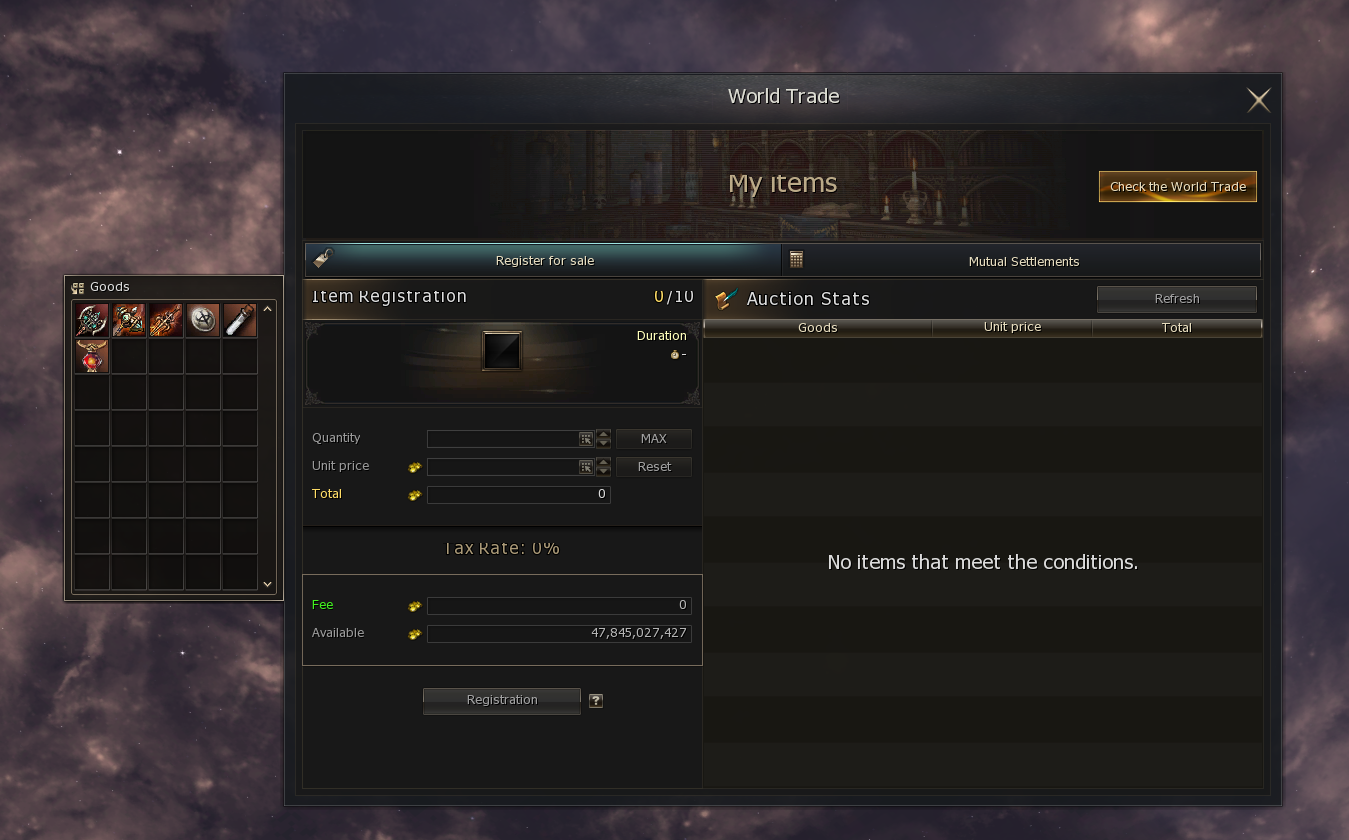
Task: Sort by the Total column header
Action: 1176,327
